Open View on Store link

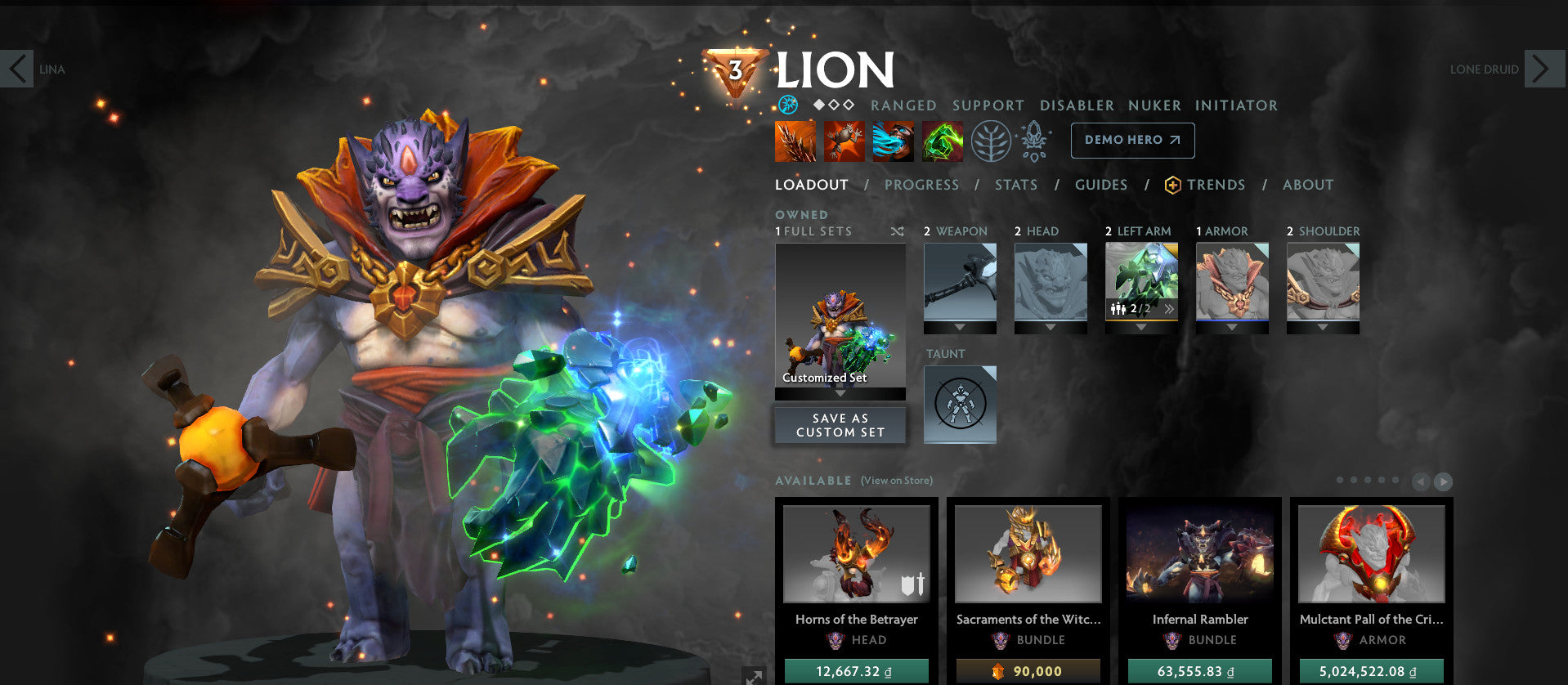(895, 481)
